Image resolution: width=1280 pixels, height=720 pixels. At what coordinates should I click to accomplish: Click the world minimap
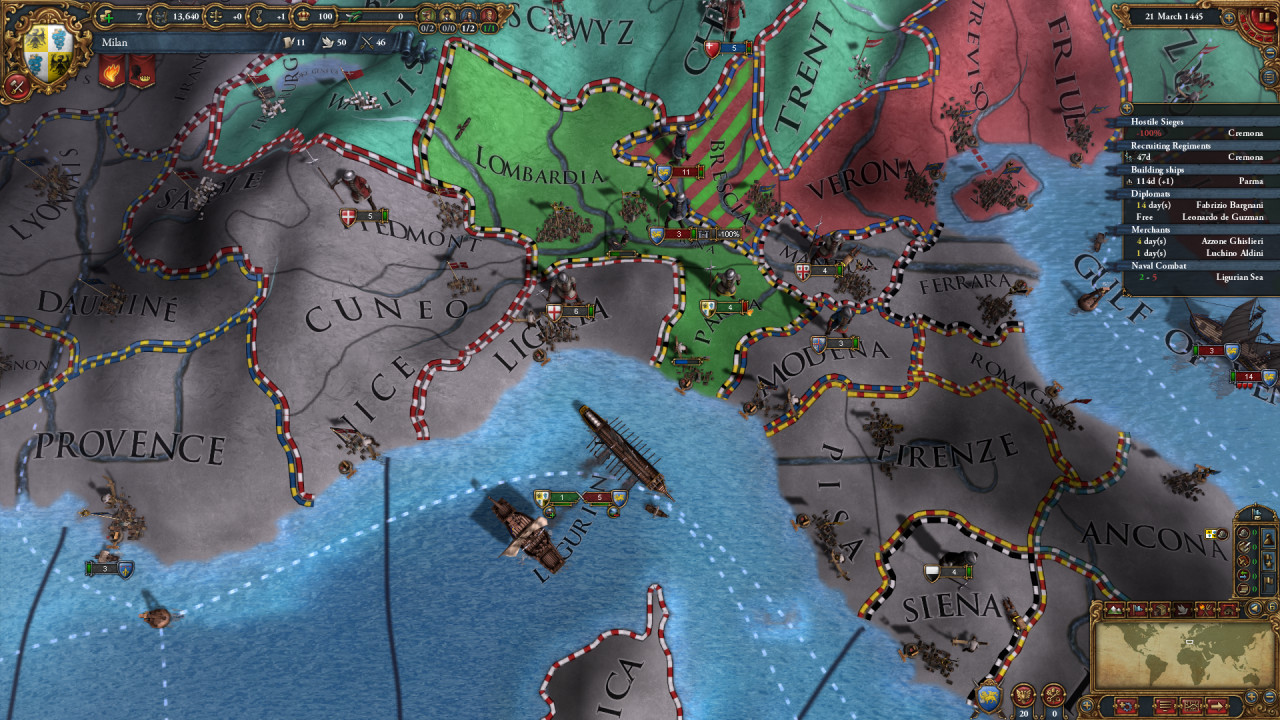[x=1183, y=657]
